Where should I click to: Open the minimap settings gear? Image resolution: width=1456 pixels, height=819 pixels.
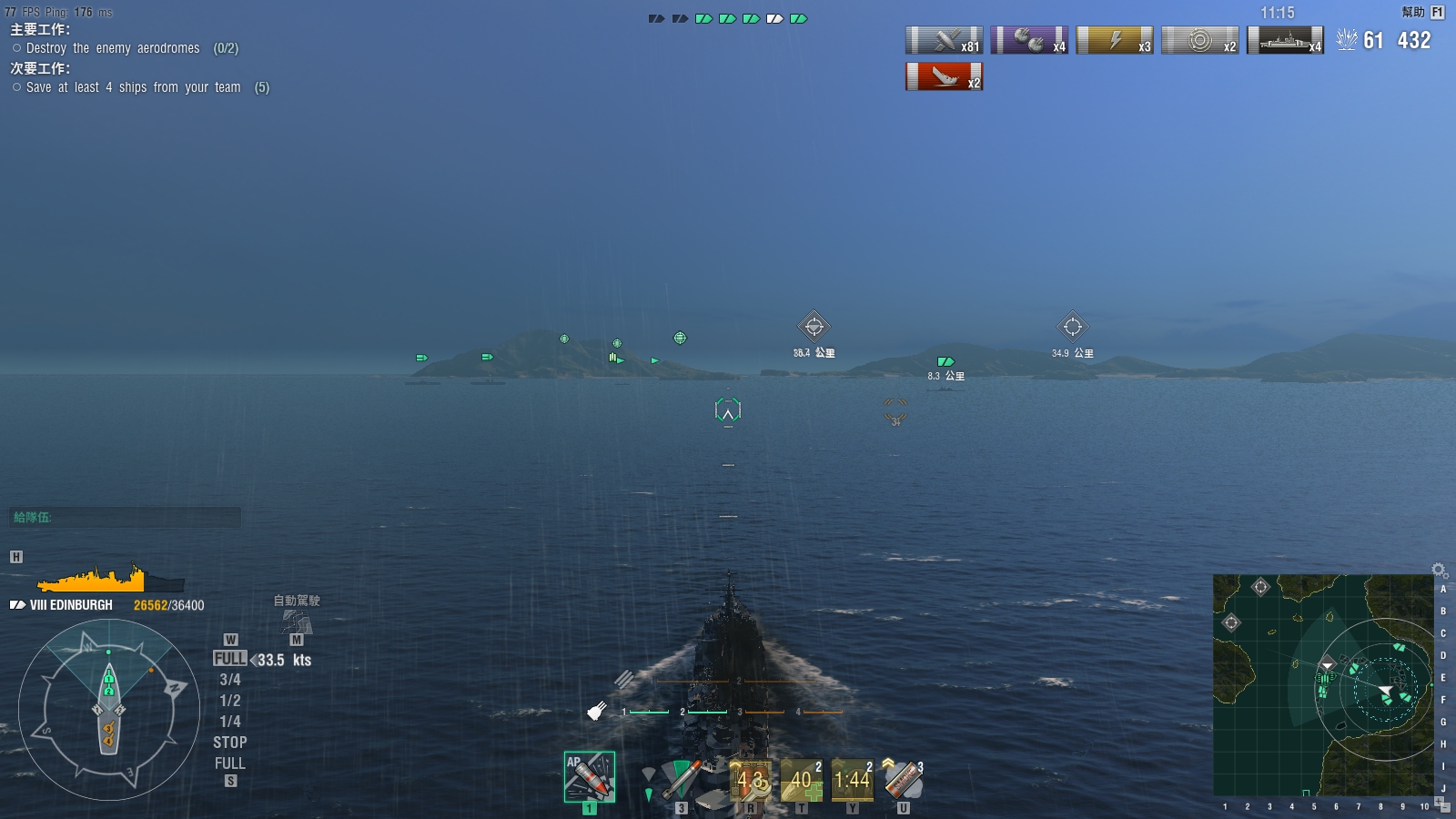coord(1439,571)
